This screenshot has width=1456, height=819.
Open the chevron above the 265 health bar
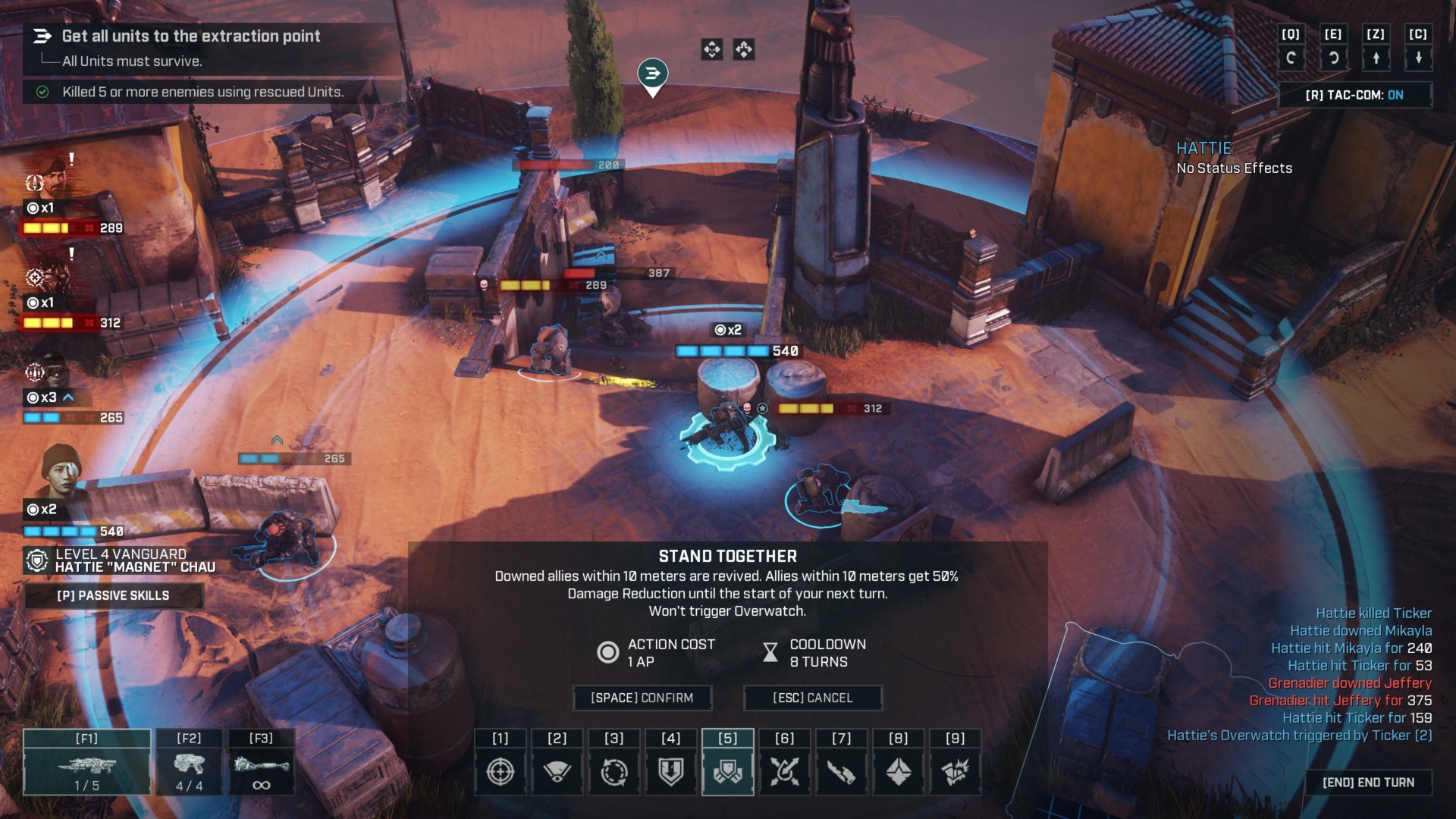tap(277, 438)
